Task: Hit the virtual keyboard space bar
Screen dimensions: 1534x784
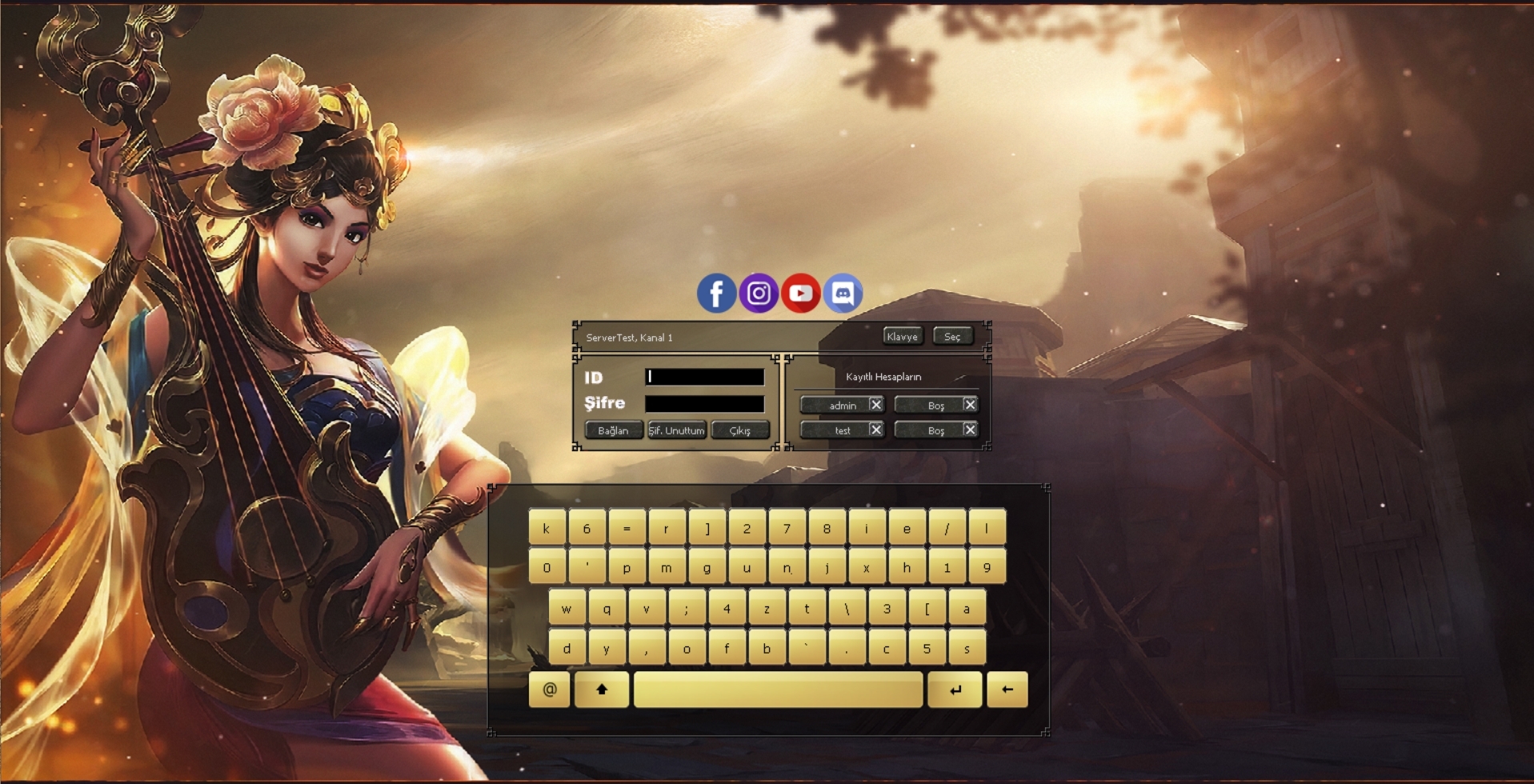Action: 778,690
